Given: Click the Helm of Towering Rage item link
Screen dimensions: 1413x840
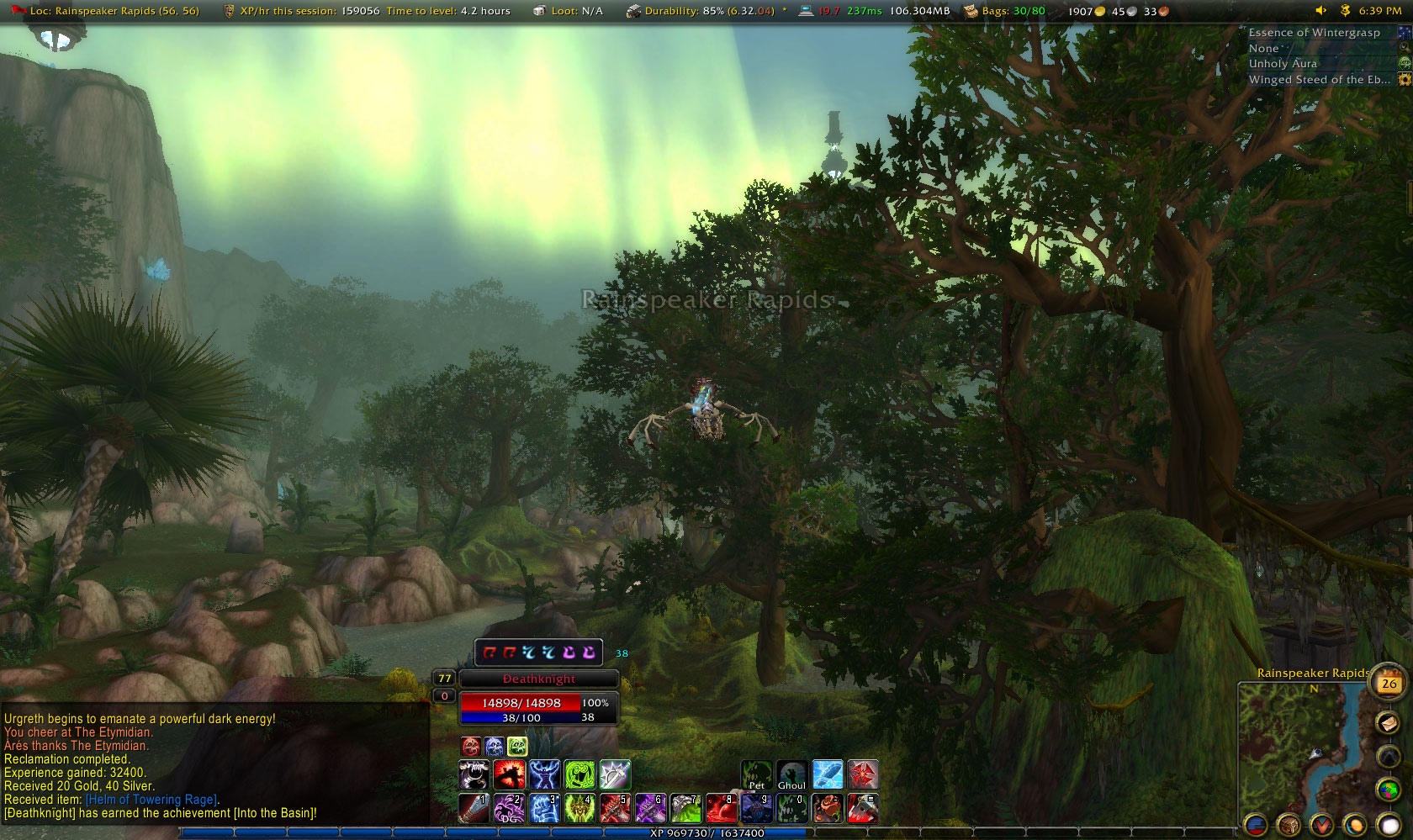Looking at the screenshot, I should 151,800.
